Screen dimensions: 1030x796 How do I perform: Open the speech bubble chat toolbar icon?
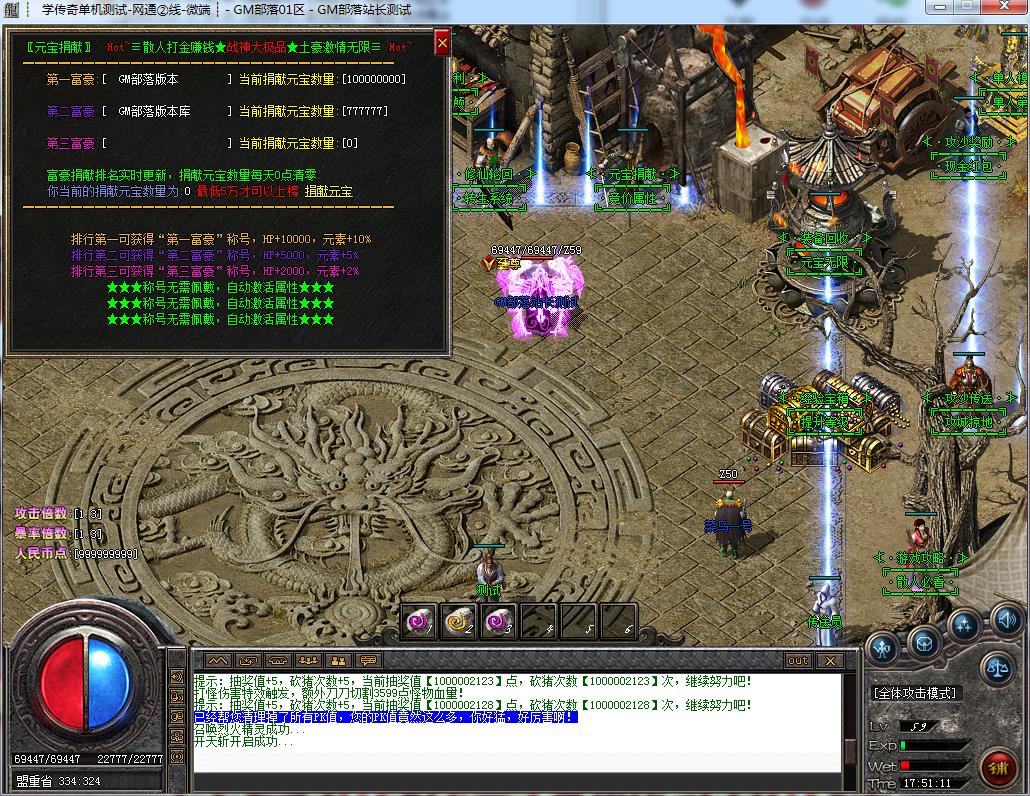369,661
